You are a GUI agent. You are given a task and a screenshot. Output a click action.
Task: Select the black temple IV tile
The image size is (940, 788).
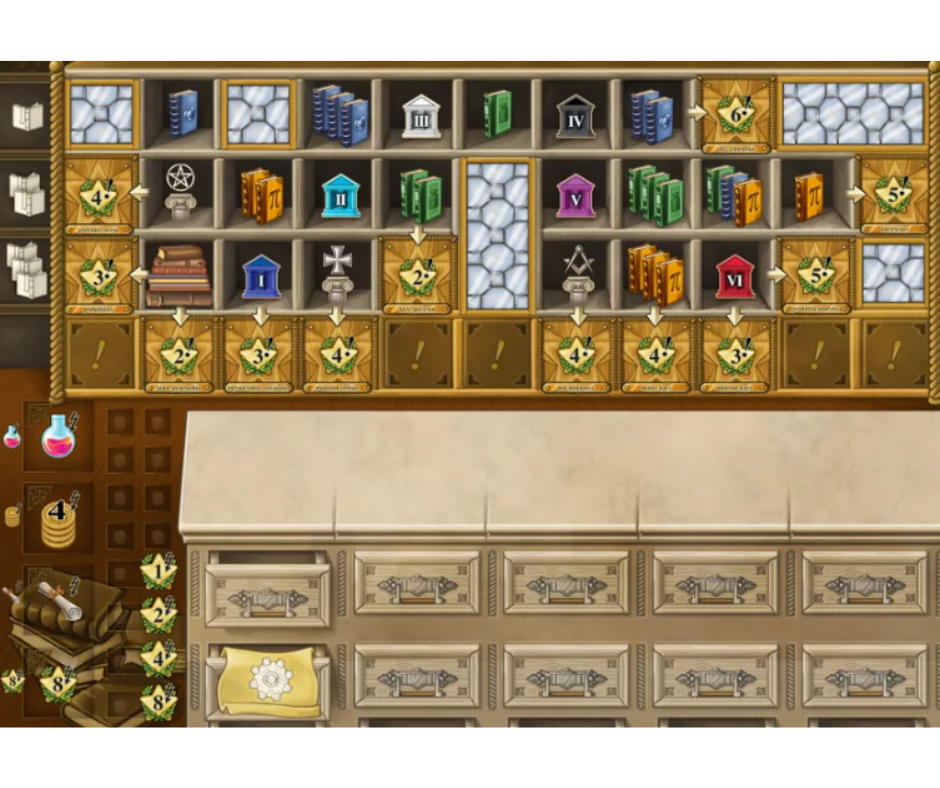[x=575, y=117]
